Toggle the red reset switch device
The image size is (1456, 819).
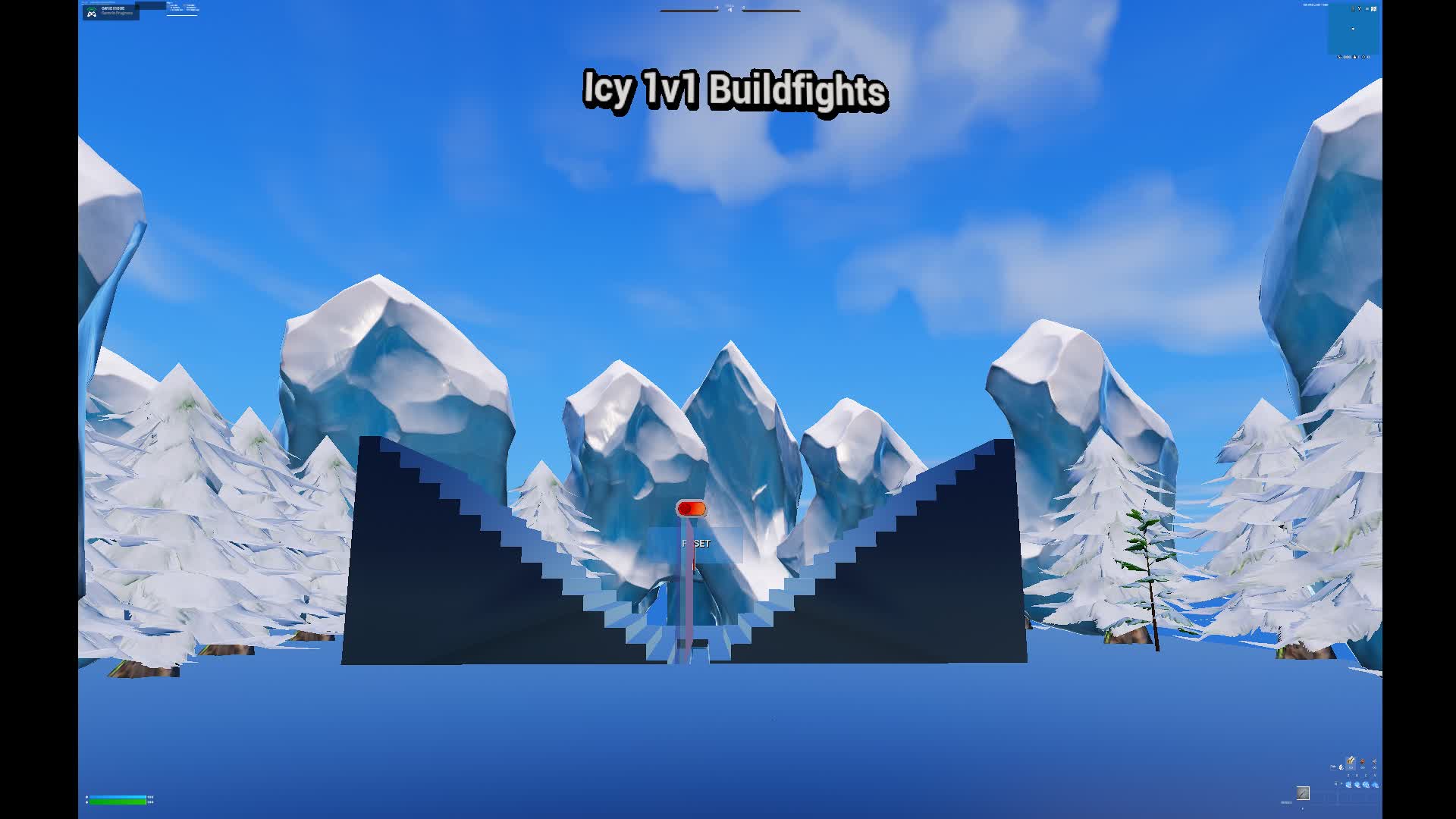point(694,510)
